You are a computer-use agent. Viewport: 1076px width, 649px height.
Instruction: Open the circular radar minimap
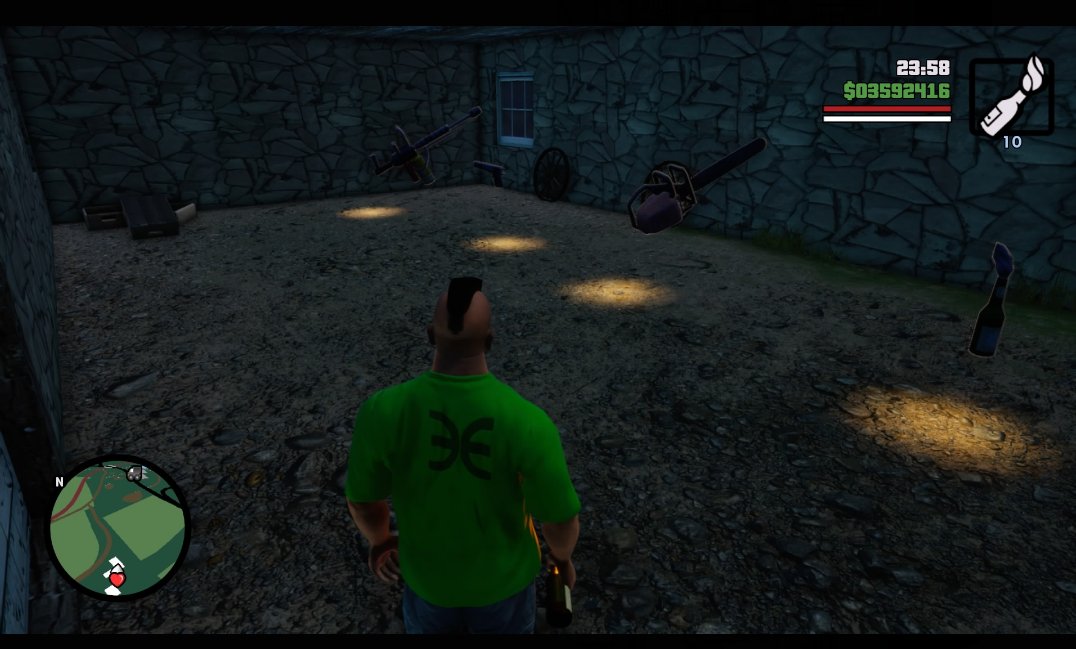click(x=118, y=527)
